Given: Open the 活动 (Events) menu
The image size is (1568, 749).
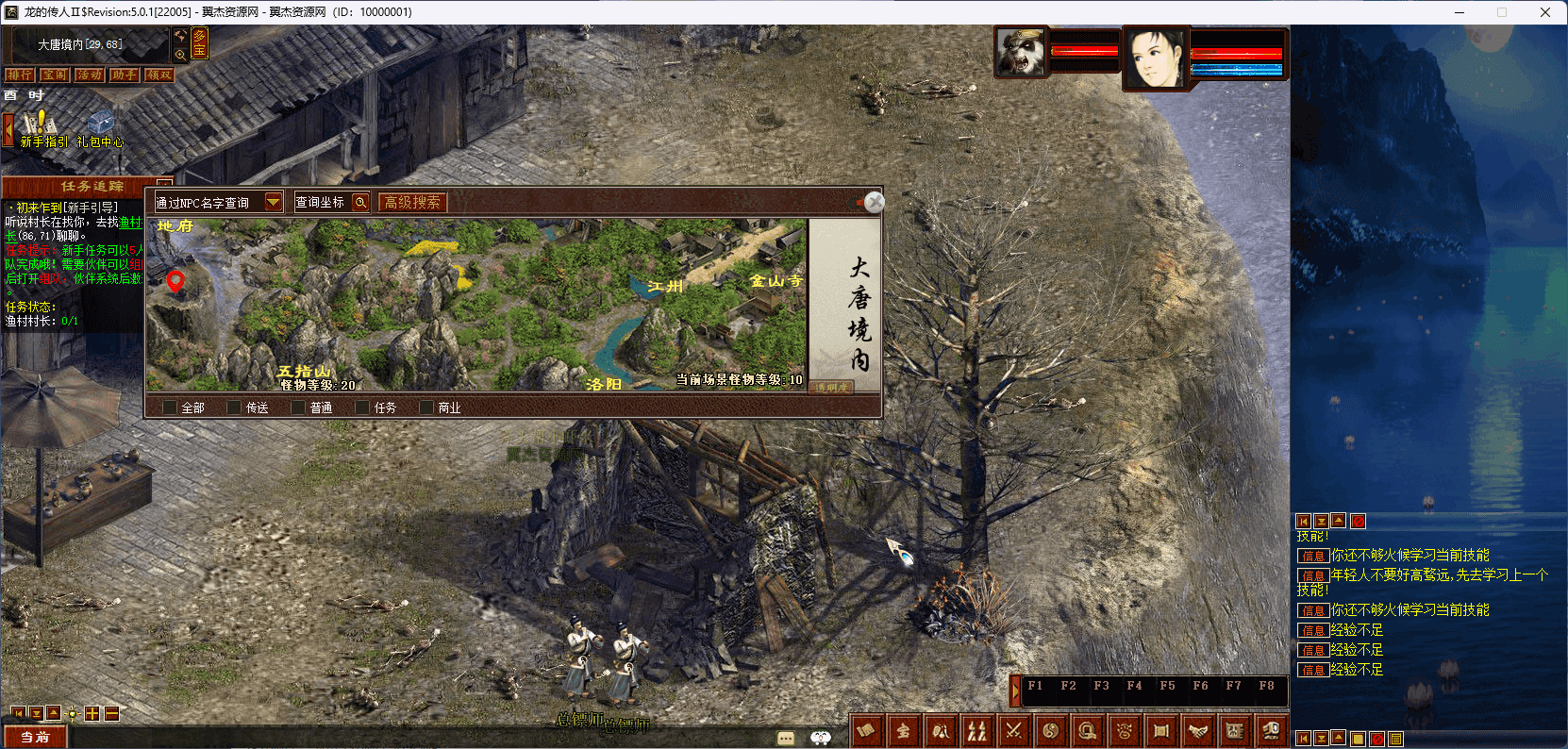Looking at the screenshot, I should [90, 75].
